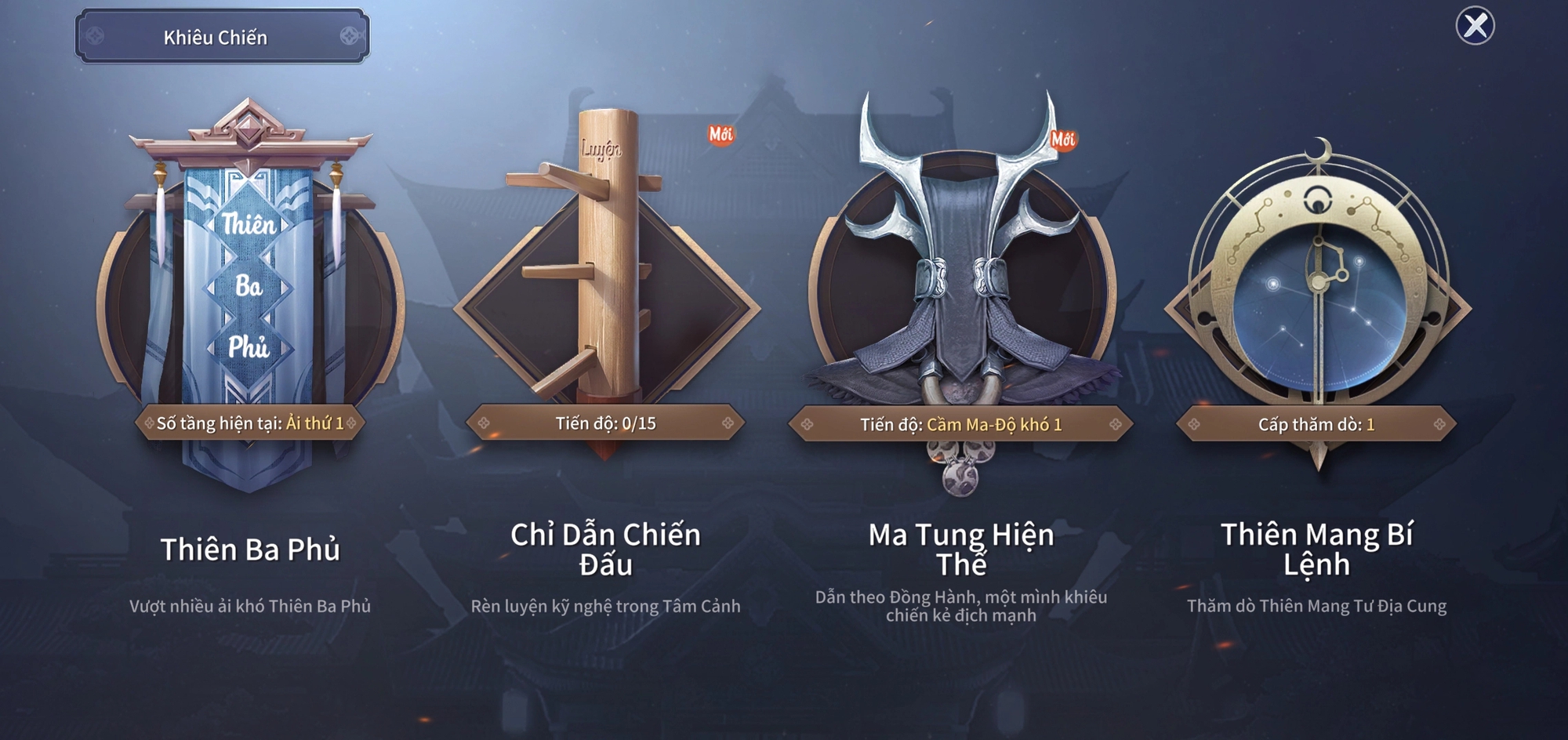Close the Khiêu Chiến challenge screen
Image resolution: width=1568 pixels, height=740 pixels.
[1475, 26]
